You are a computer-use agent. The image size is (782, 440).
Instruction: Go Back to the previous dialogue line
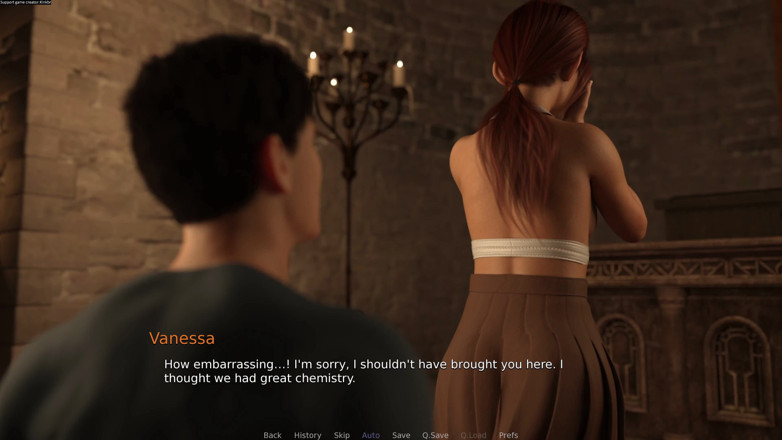[272, 435]
